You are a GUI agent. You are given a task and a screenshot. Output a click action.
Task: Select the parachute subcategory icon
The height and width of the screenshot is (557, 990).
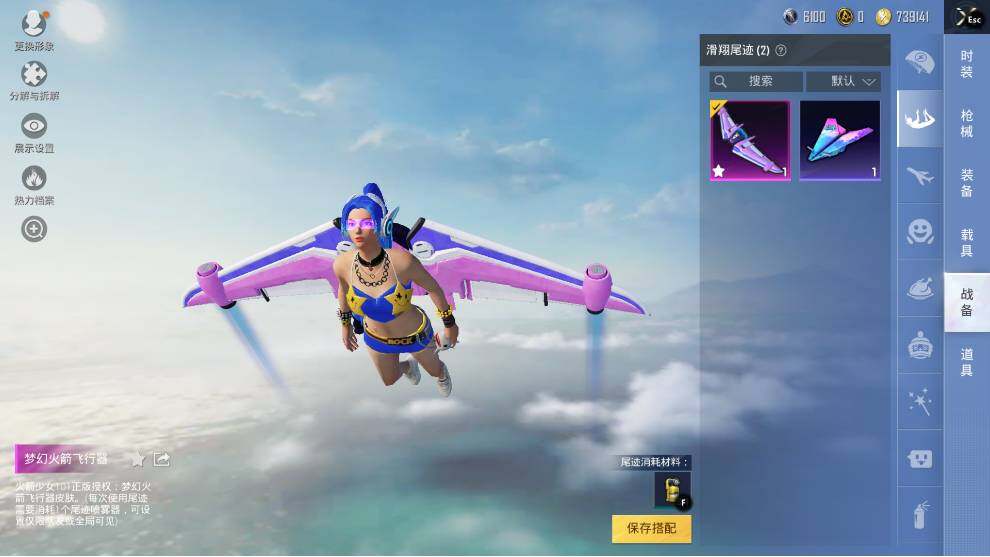[919, 62]
